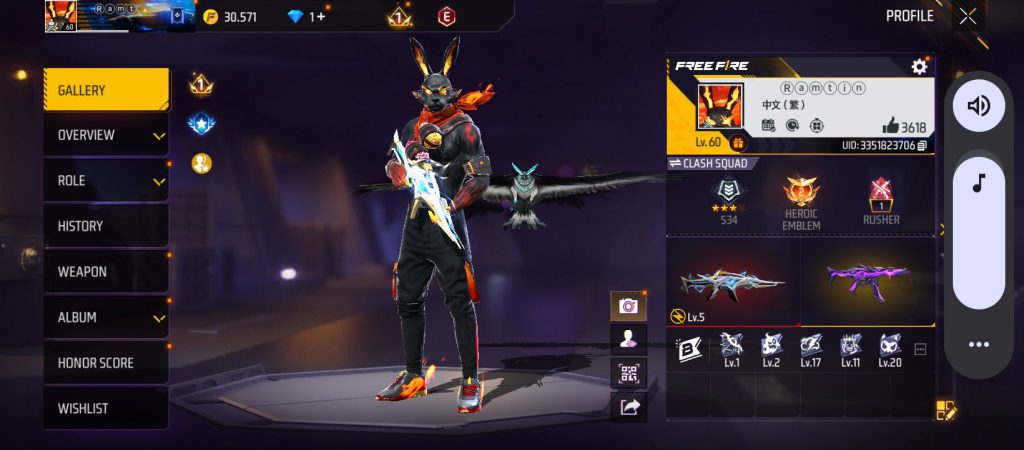
Task: Open the yellow edit profile icon
Action: click(946, 409)
